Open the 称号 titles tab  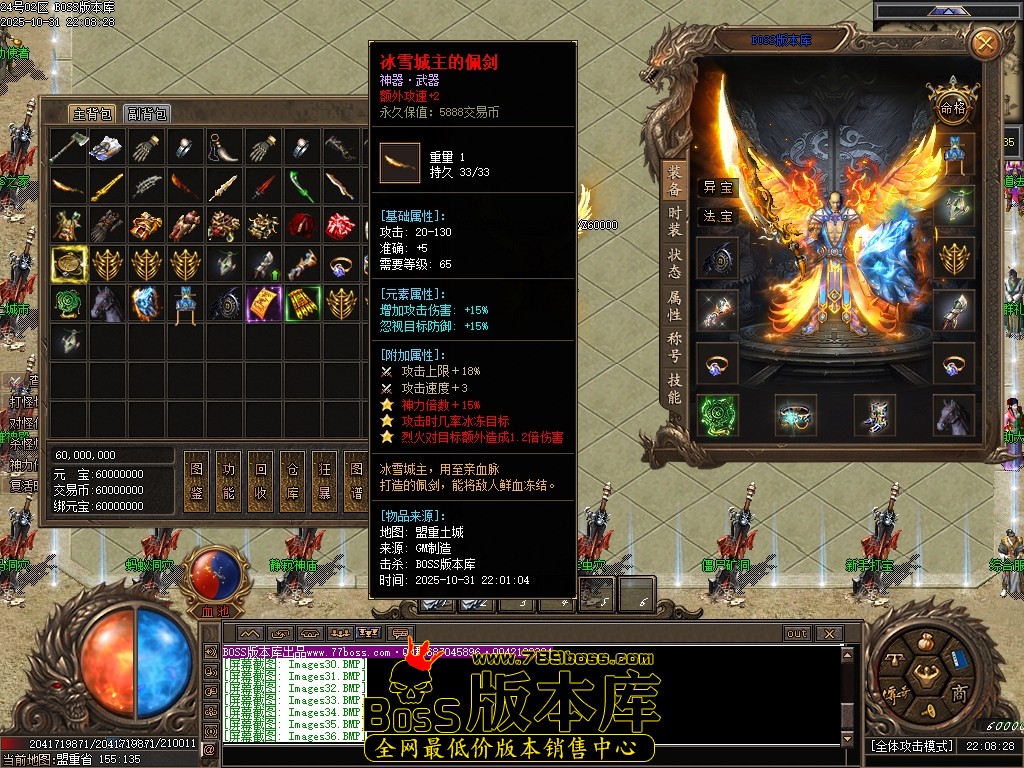click(675, 347)
